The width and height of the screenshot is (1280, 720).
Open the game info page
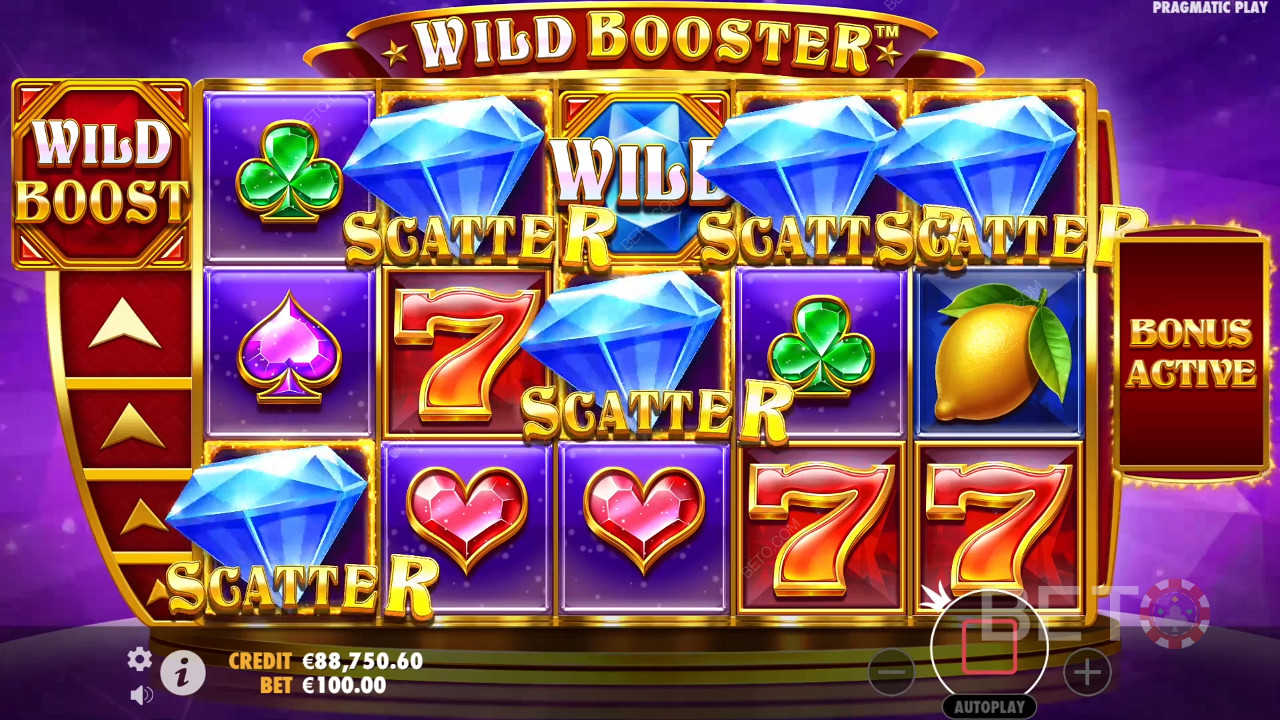click(182, 675)
